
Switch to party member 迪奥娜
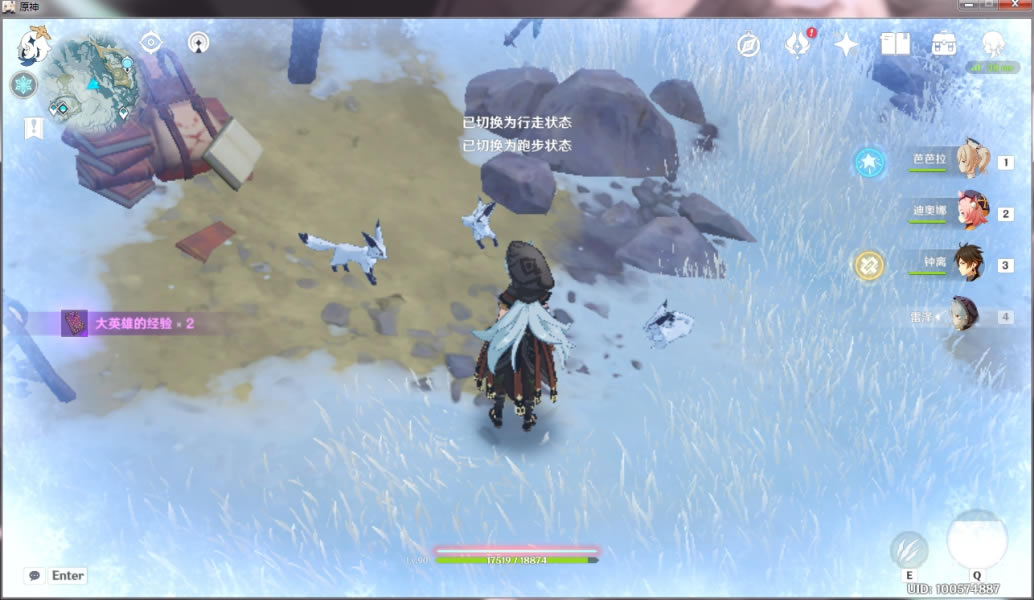point(970,212)
